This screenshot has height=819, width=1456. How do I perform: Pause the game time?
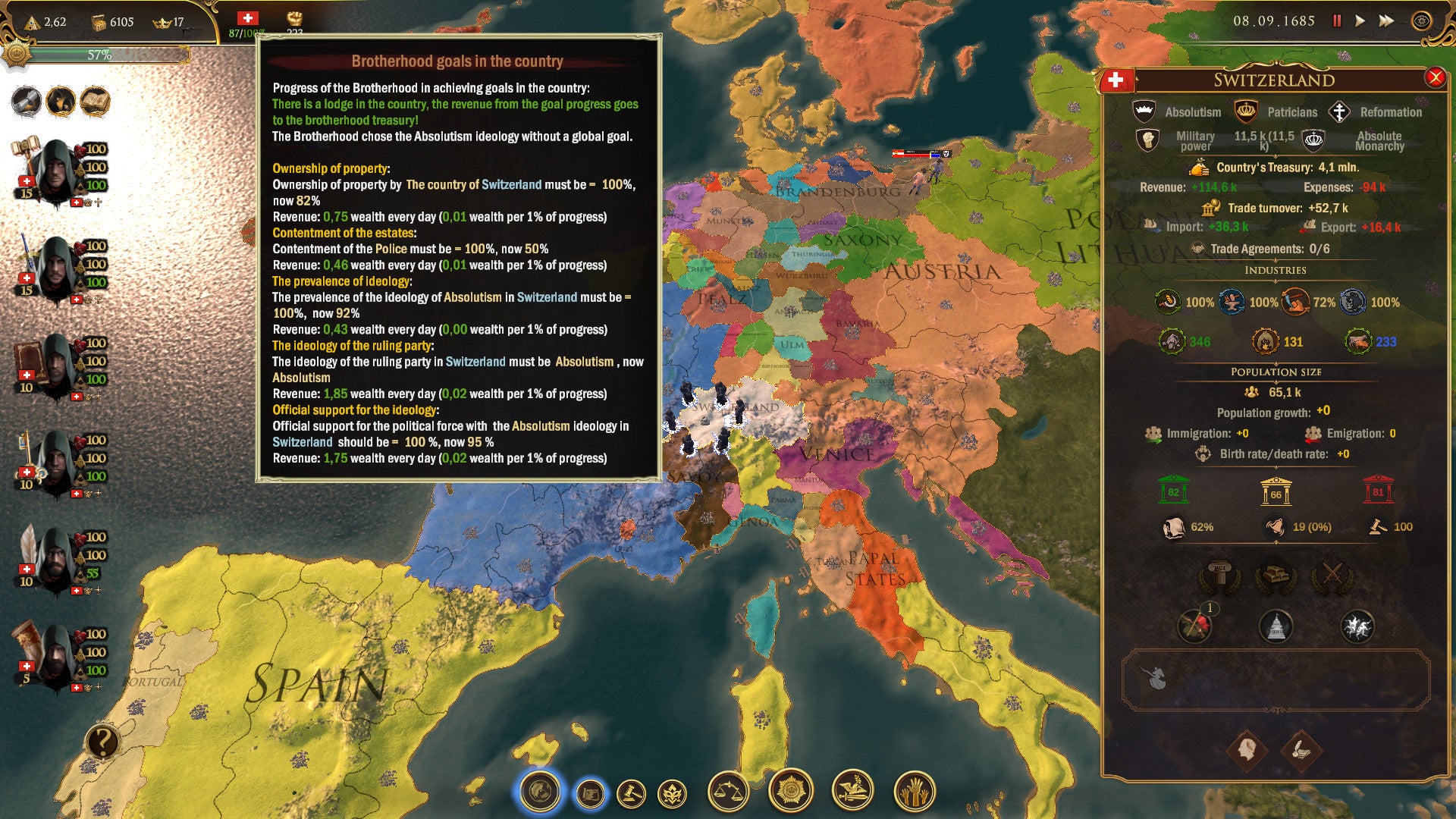tap(1337, 21)
